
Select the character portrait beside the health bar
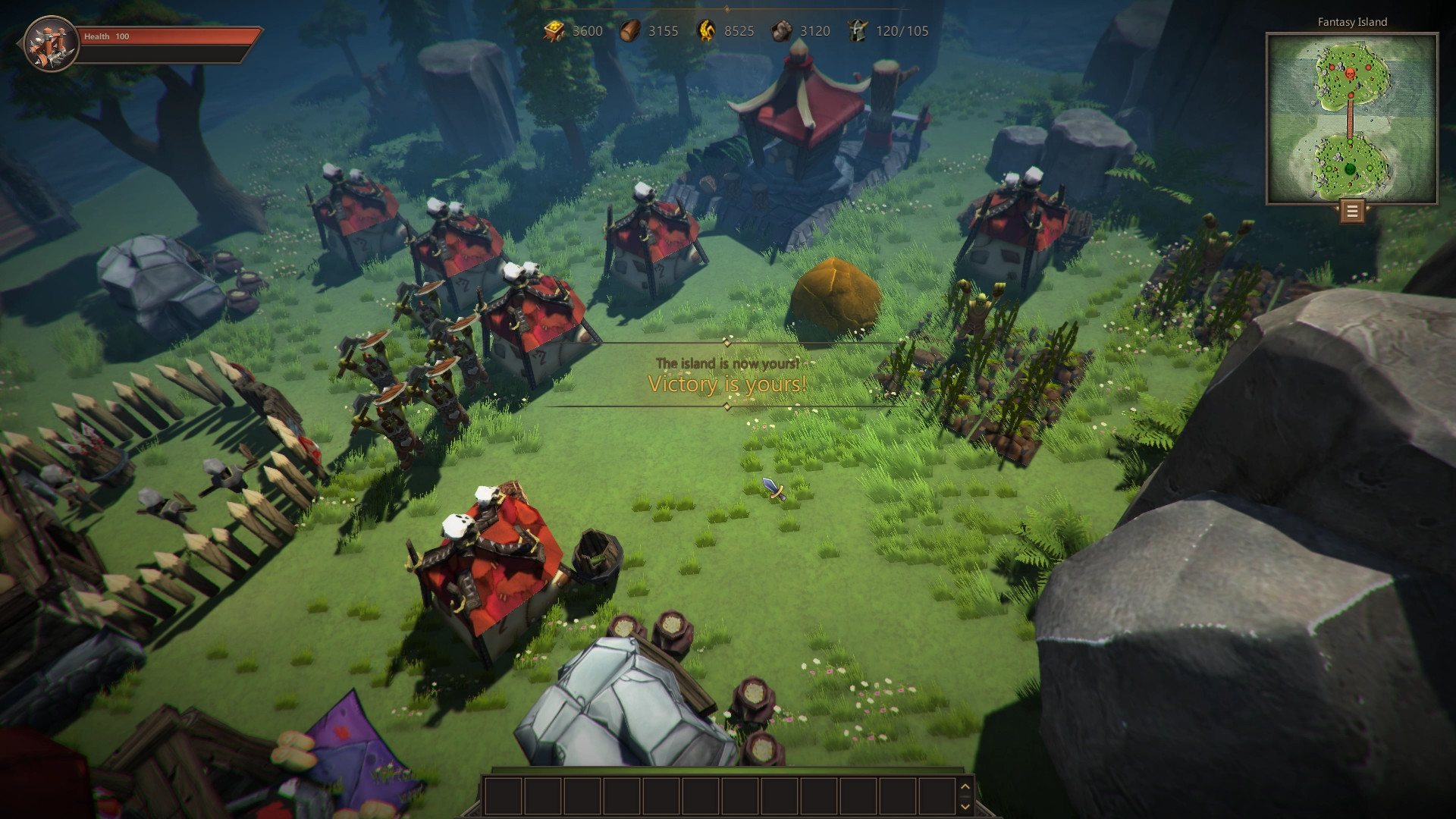(x=51, y=43)
